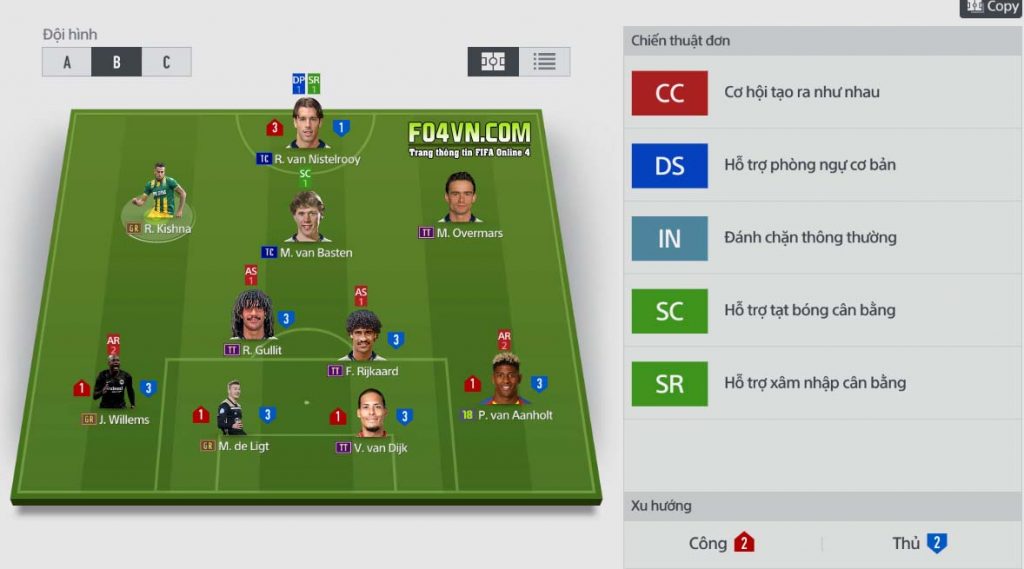Select the CC tactic row
Viewport: 1024px width, 569px height.
(670, 93)
